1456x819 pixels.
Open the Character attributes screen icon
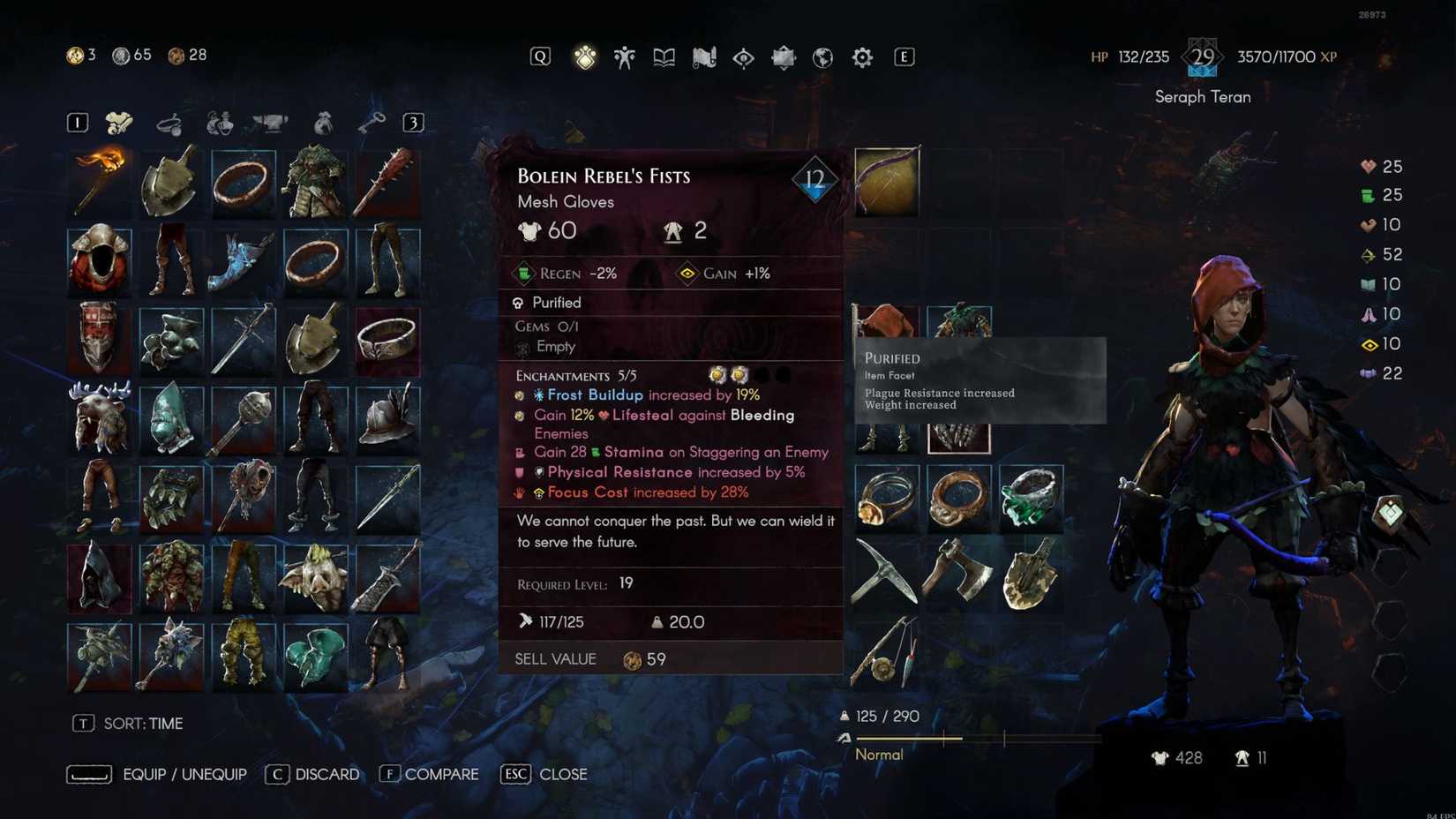pyautogui.click(x=624, y=56)
